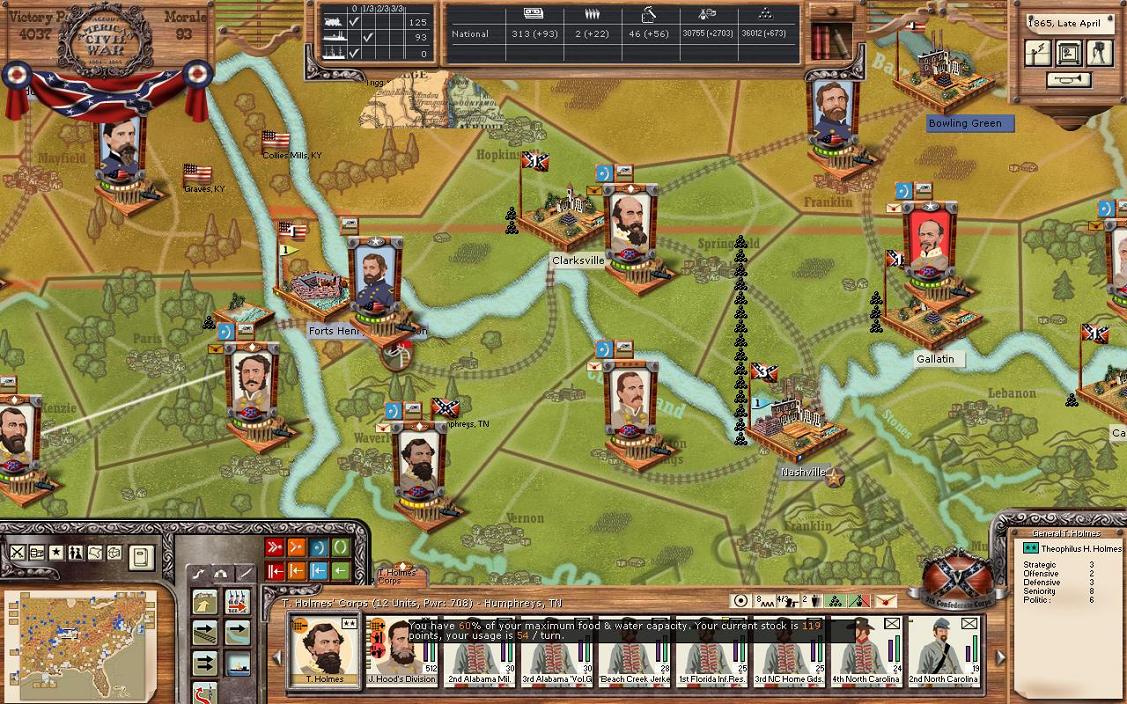Screen dimensions: 1127x704
Task: Select the 2nd Alabama Mil. unit card
Action: tap(480, 650)
